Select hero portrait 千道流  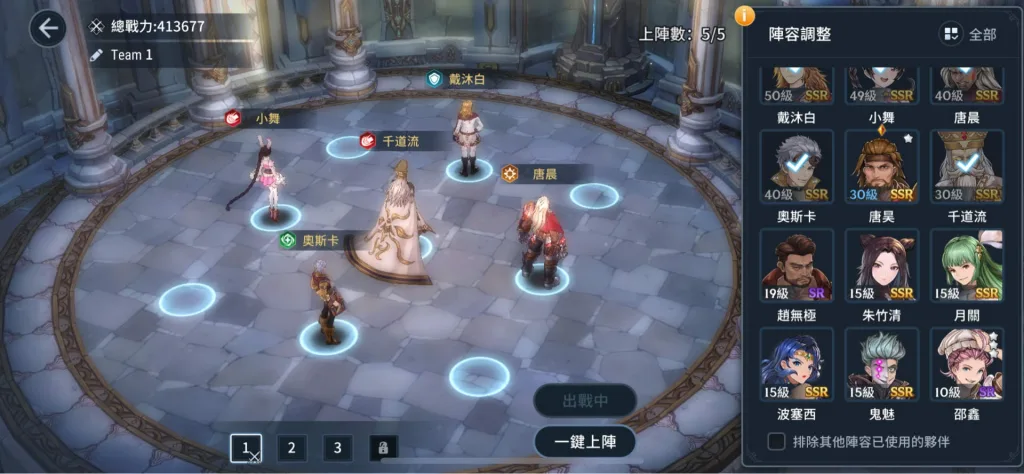(x=966, y=165)
